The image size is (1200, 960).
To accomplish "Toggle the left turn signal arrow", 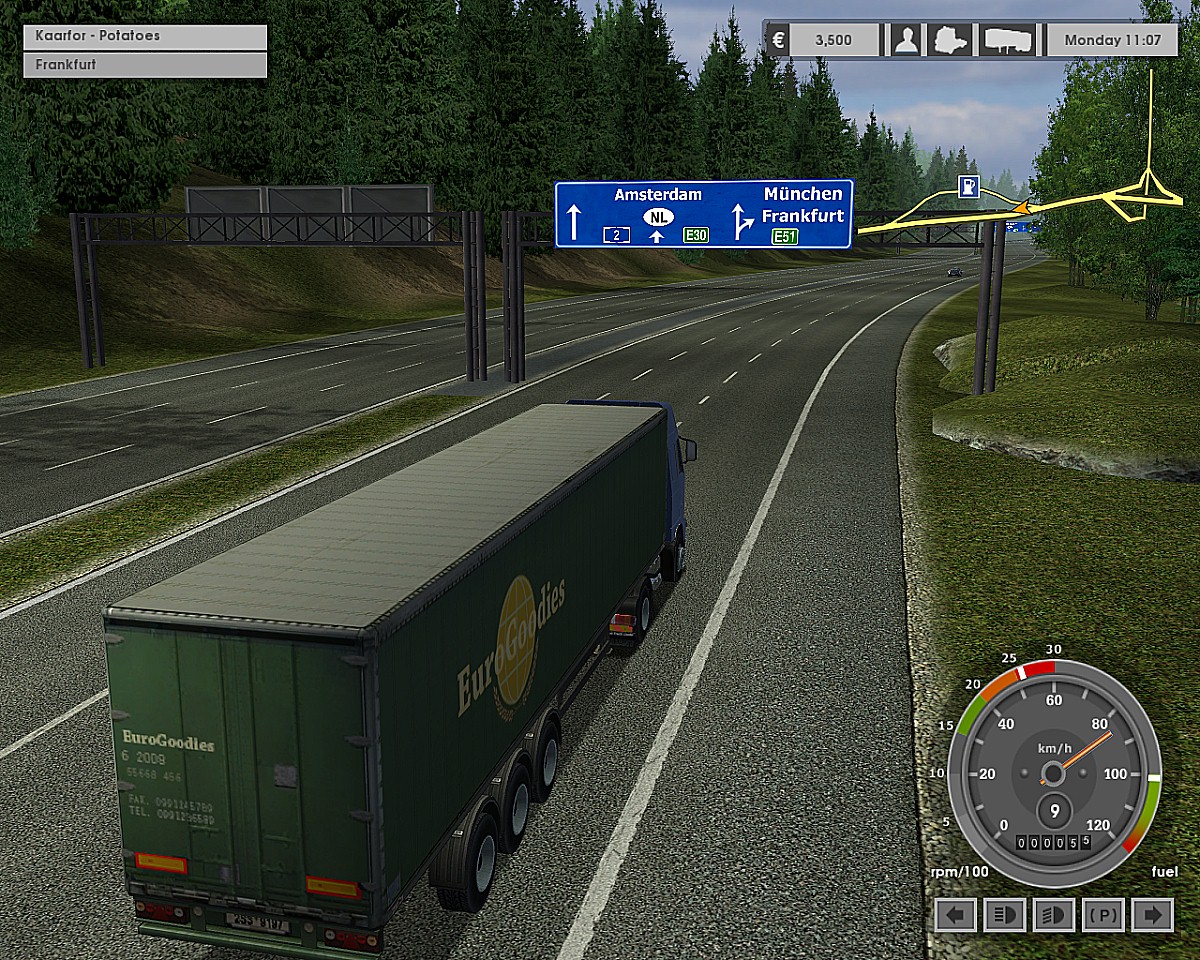I will [x=957, y=914].
